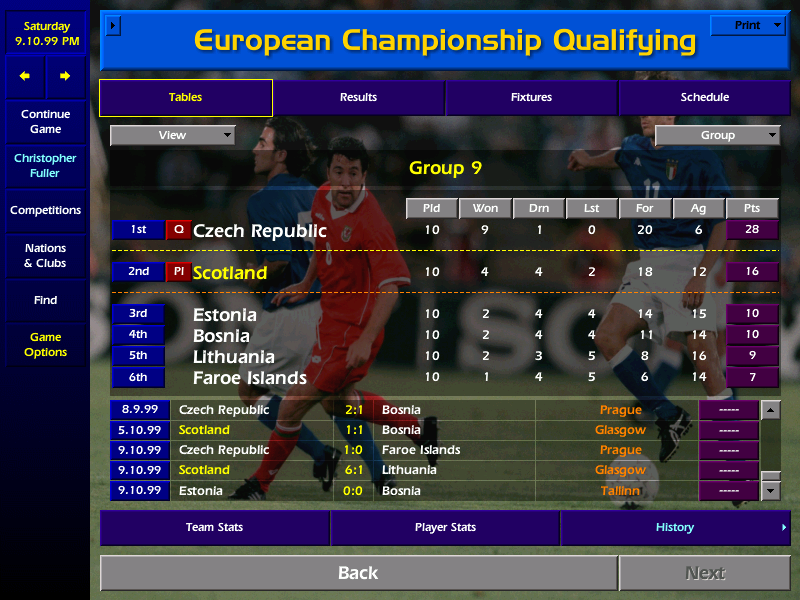Viewport: 800px width, 600px height.
Task: Open the Group dropdown
Action: 717,135
